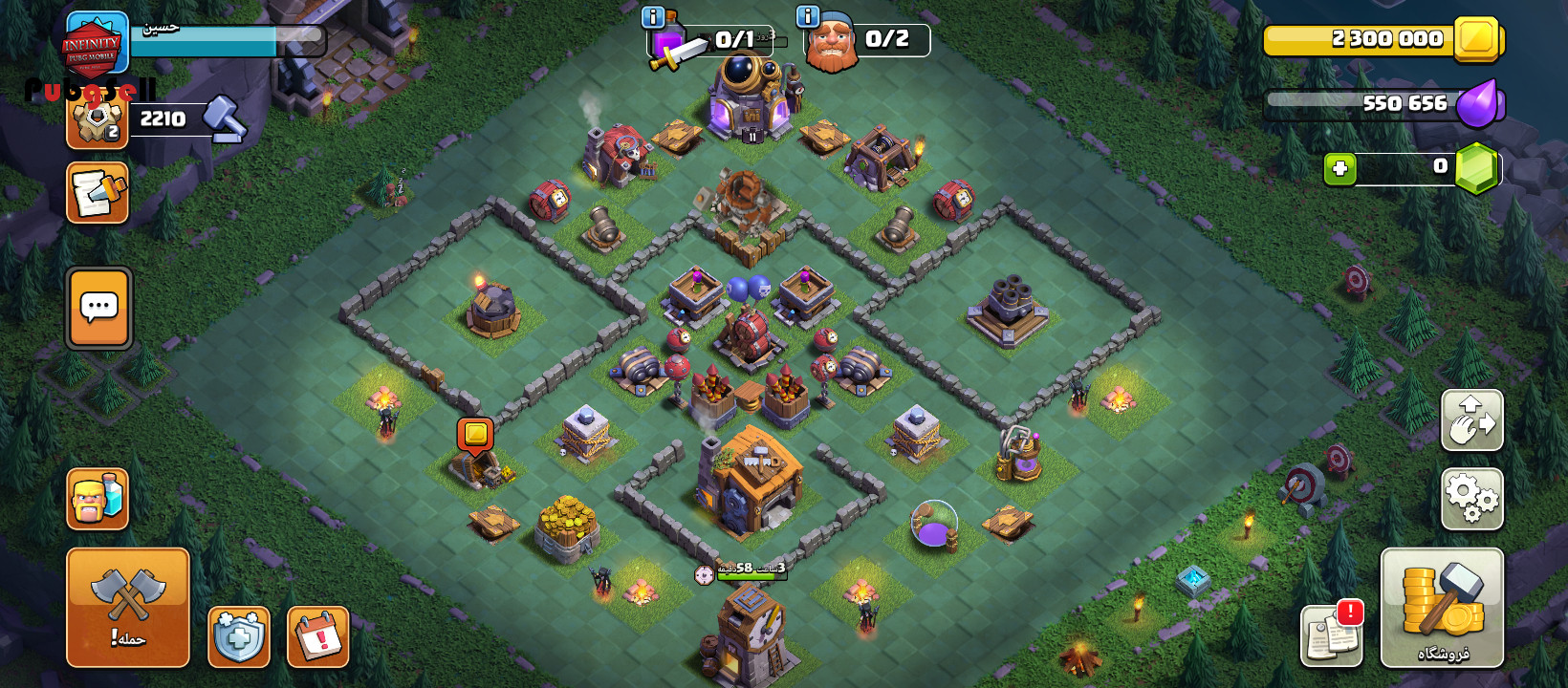
Task: Collect gold from the yellow coin bubble
Action: [475, 435]
